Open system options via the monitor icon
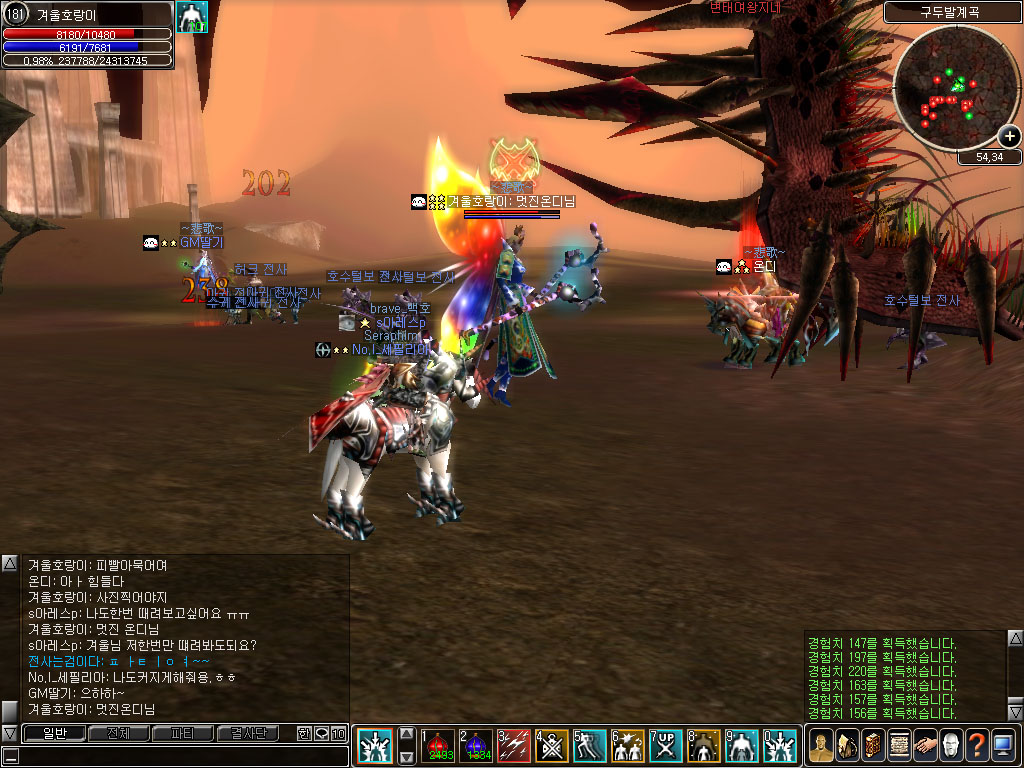 1003,745
